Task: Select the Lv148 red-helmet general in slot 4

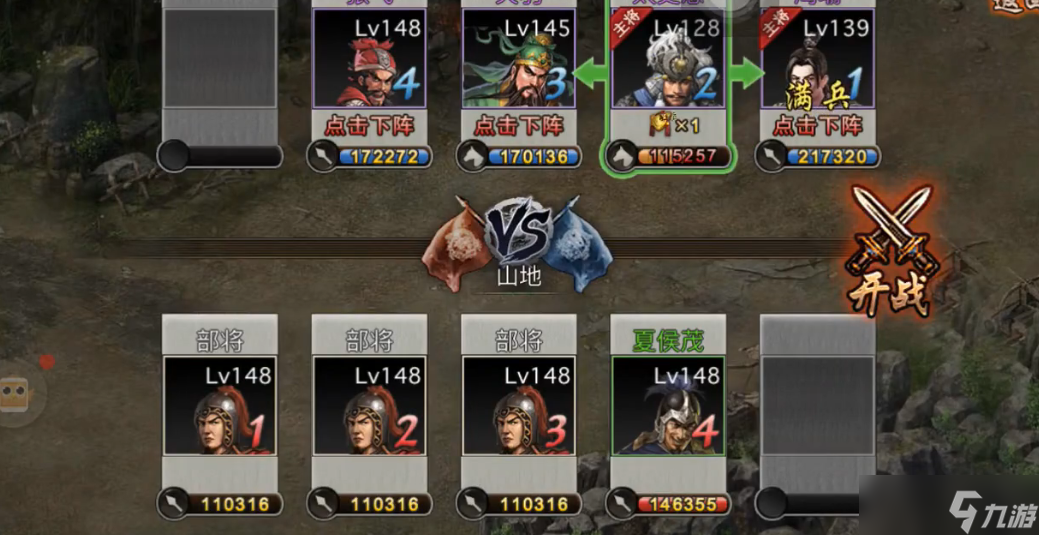Action: click(369, 60)
